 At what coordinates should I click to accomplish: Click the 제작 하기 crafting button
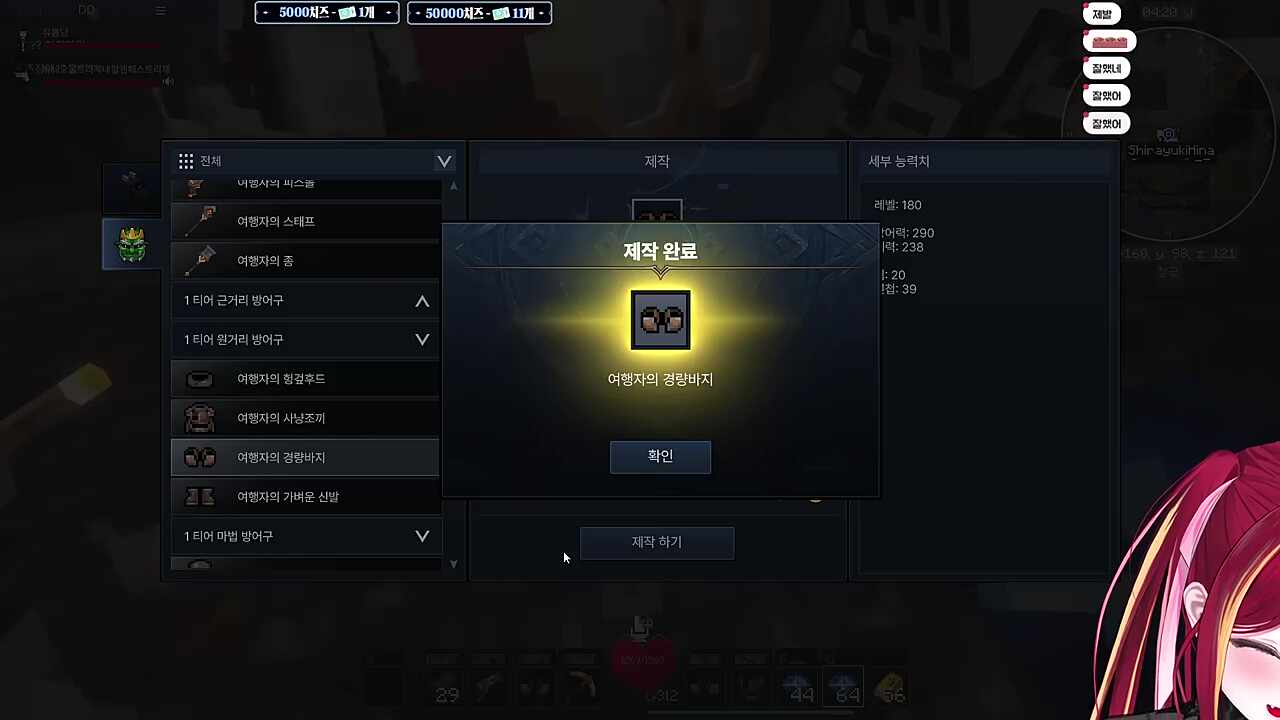656,541
